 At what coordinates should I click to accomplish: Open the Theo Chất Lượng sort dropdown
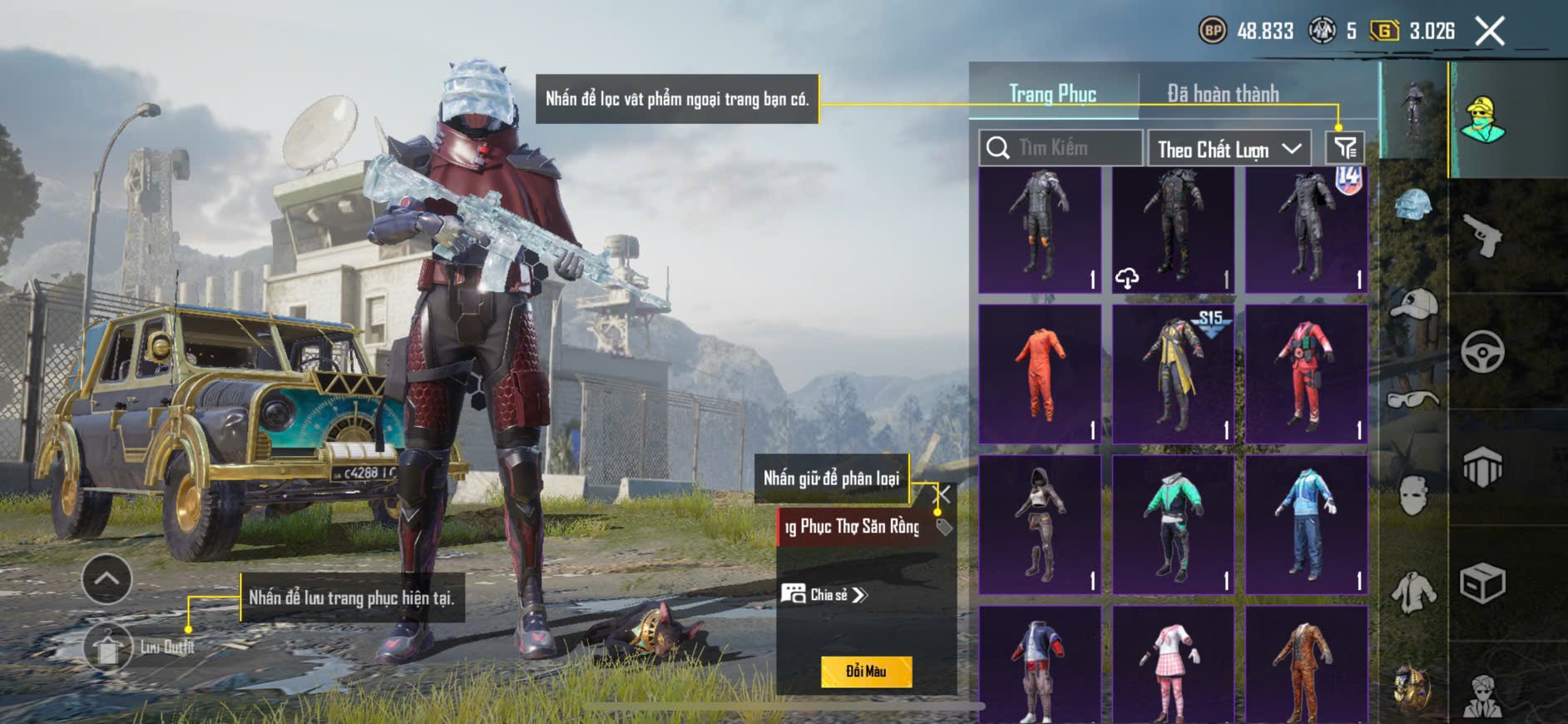pos(1229,149)
